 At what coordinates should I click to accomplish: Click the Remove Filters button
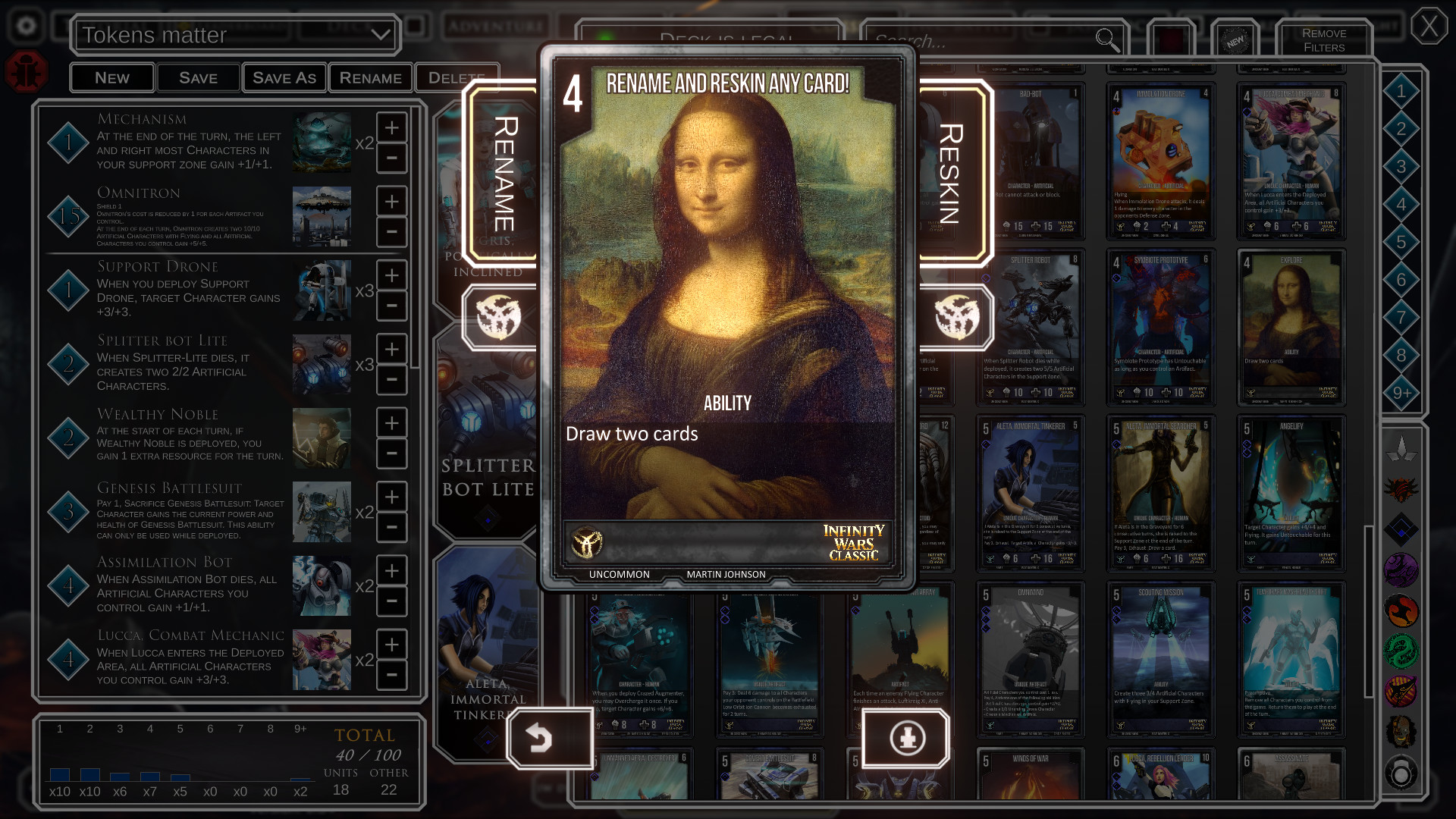pos(1324,39)
